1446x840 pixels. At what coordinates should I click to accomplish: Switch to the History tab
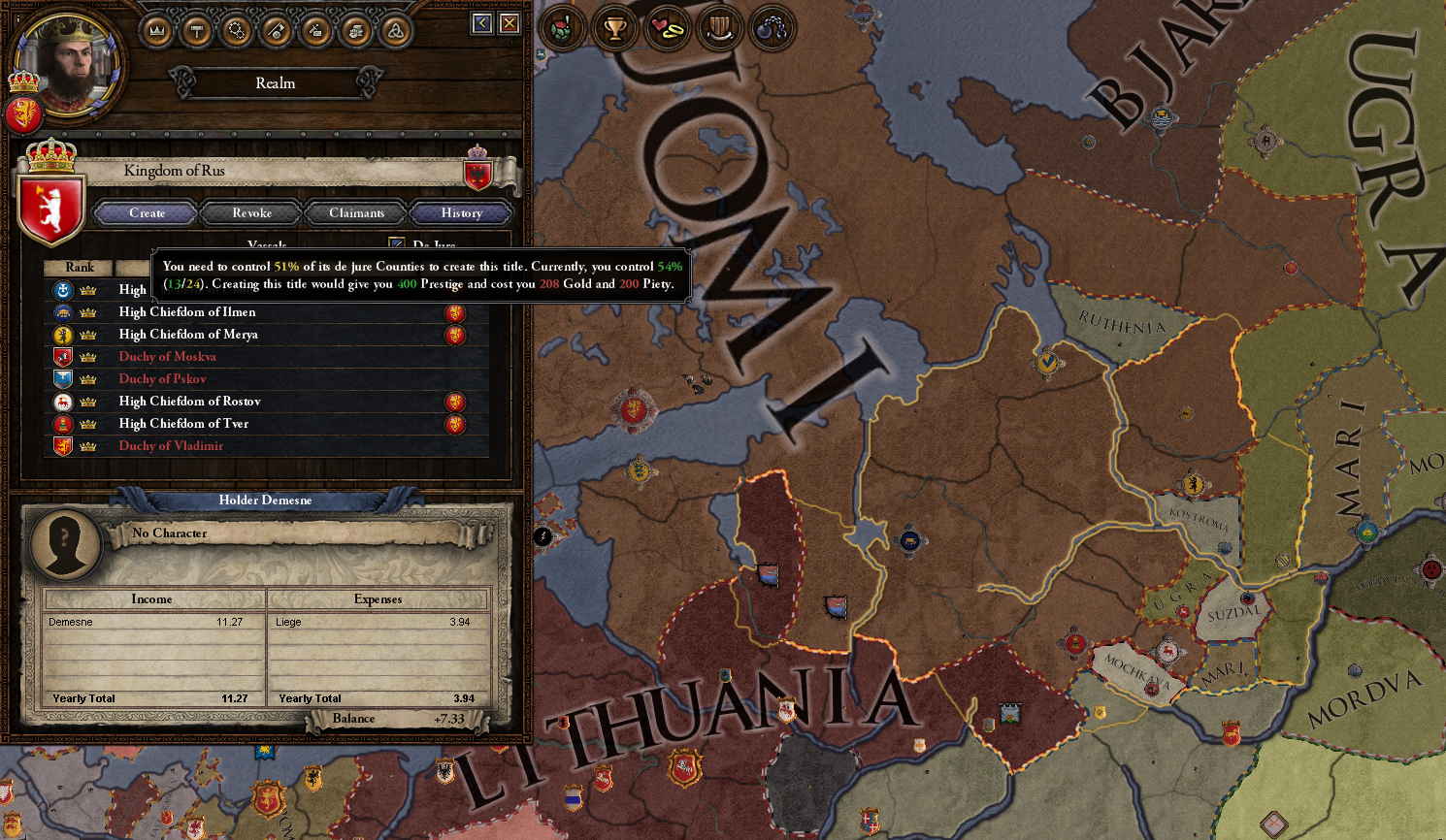coord(460,212)
